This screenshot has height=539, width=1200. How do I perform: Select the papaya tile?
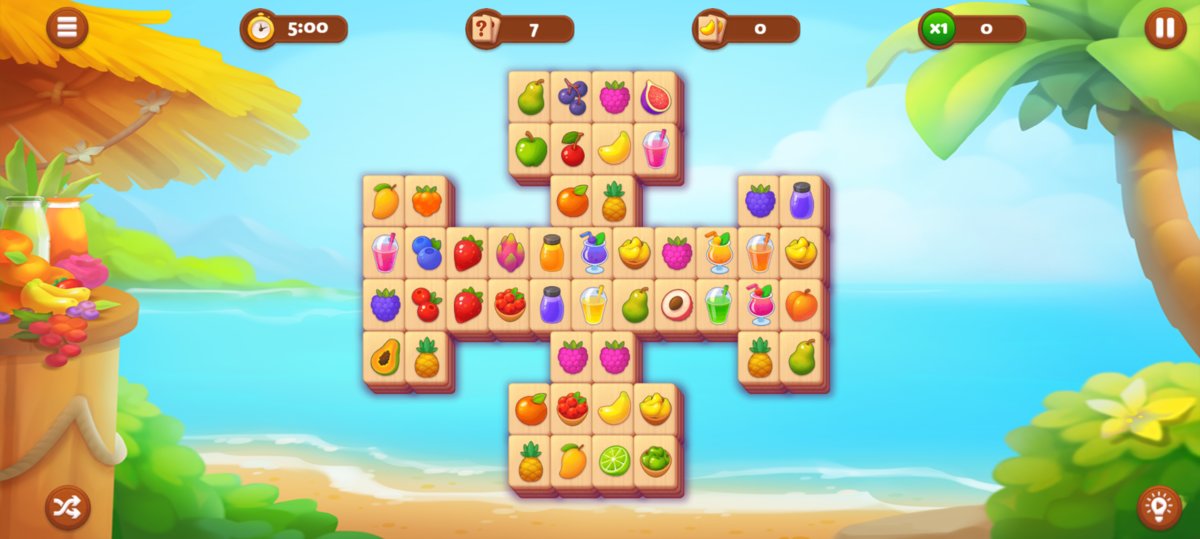[384, 357]
